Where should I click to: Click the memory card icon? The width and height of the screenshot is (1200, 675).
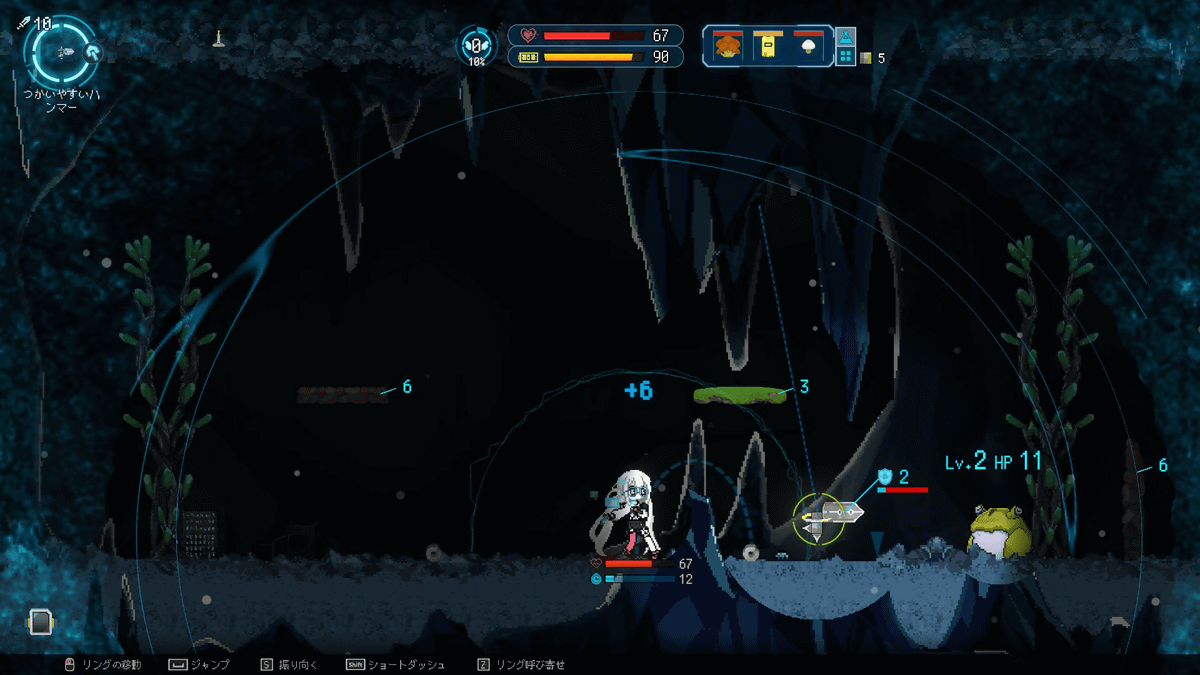point(40,622)
